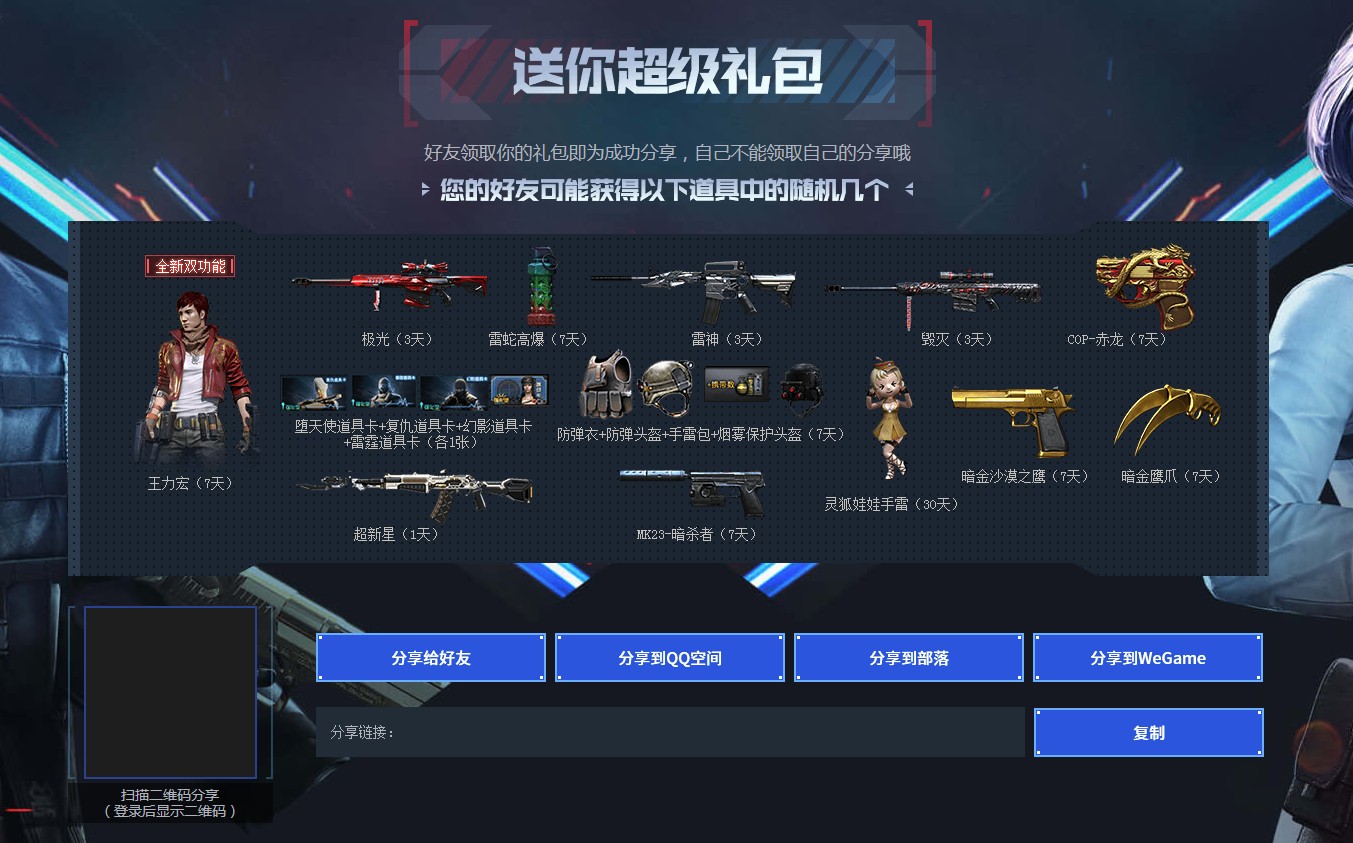
Task: Copy the share link using 复制 button
Action: point(1148,732)
